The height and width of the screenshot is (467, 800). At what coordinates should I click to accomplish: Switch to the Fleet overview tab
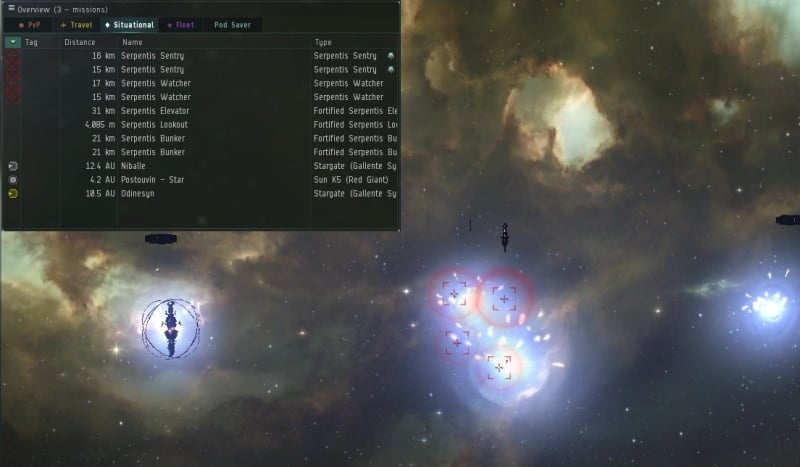pos(181,25)
